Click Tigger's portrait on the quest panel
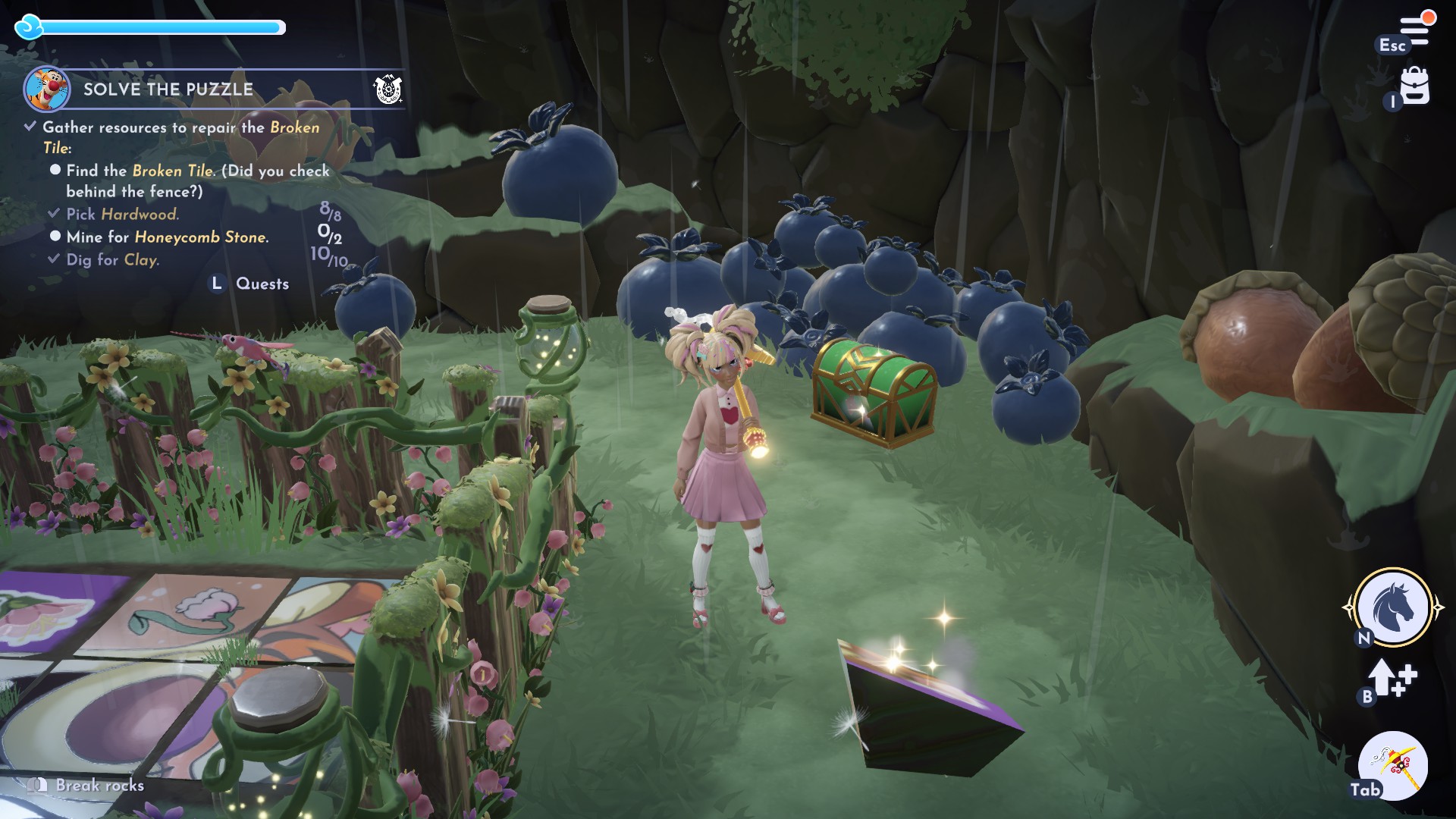Image resolution: width=1456 pixels, height=819 pixels. 45,88
